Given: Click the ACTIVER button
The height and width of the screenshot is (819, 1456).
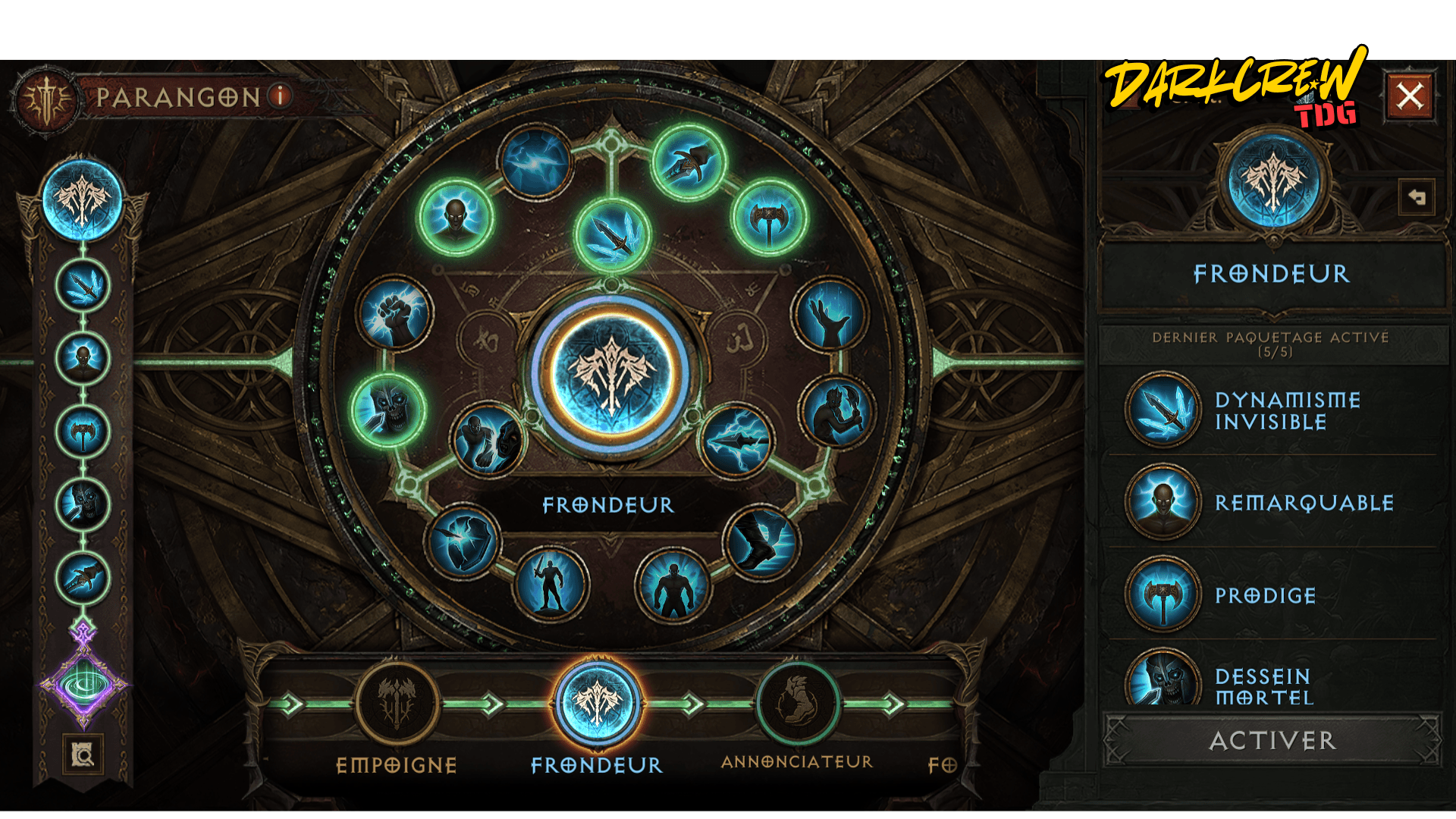Looking at the screenshot, I should 1272,740.
